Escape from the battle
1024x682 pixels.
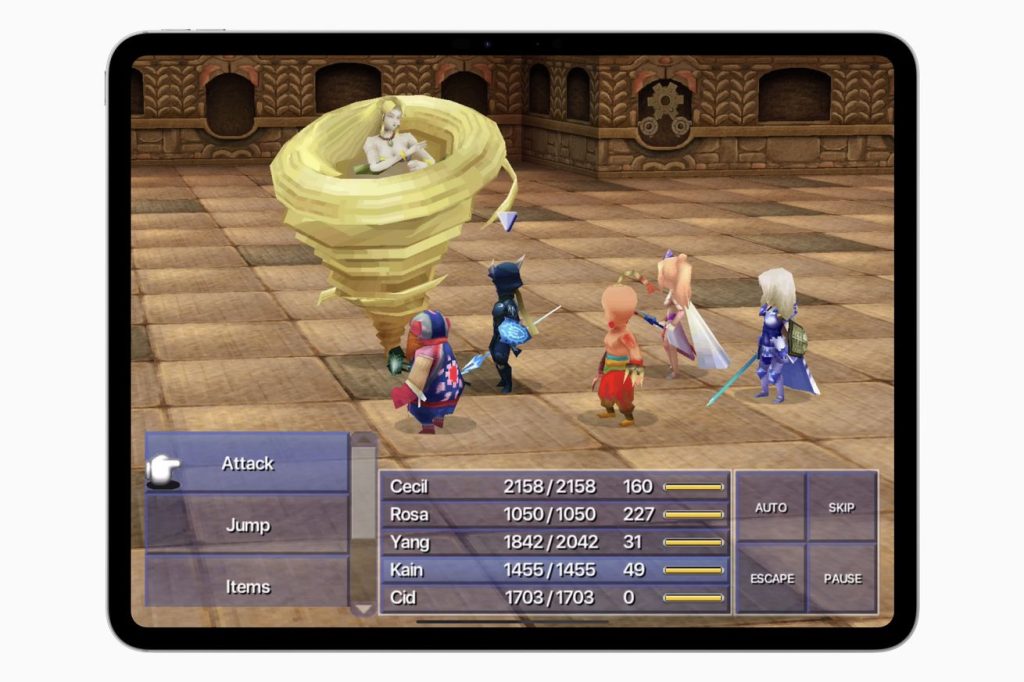(x=771, y=578)
